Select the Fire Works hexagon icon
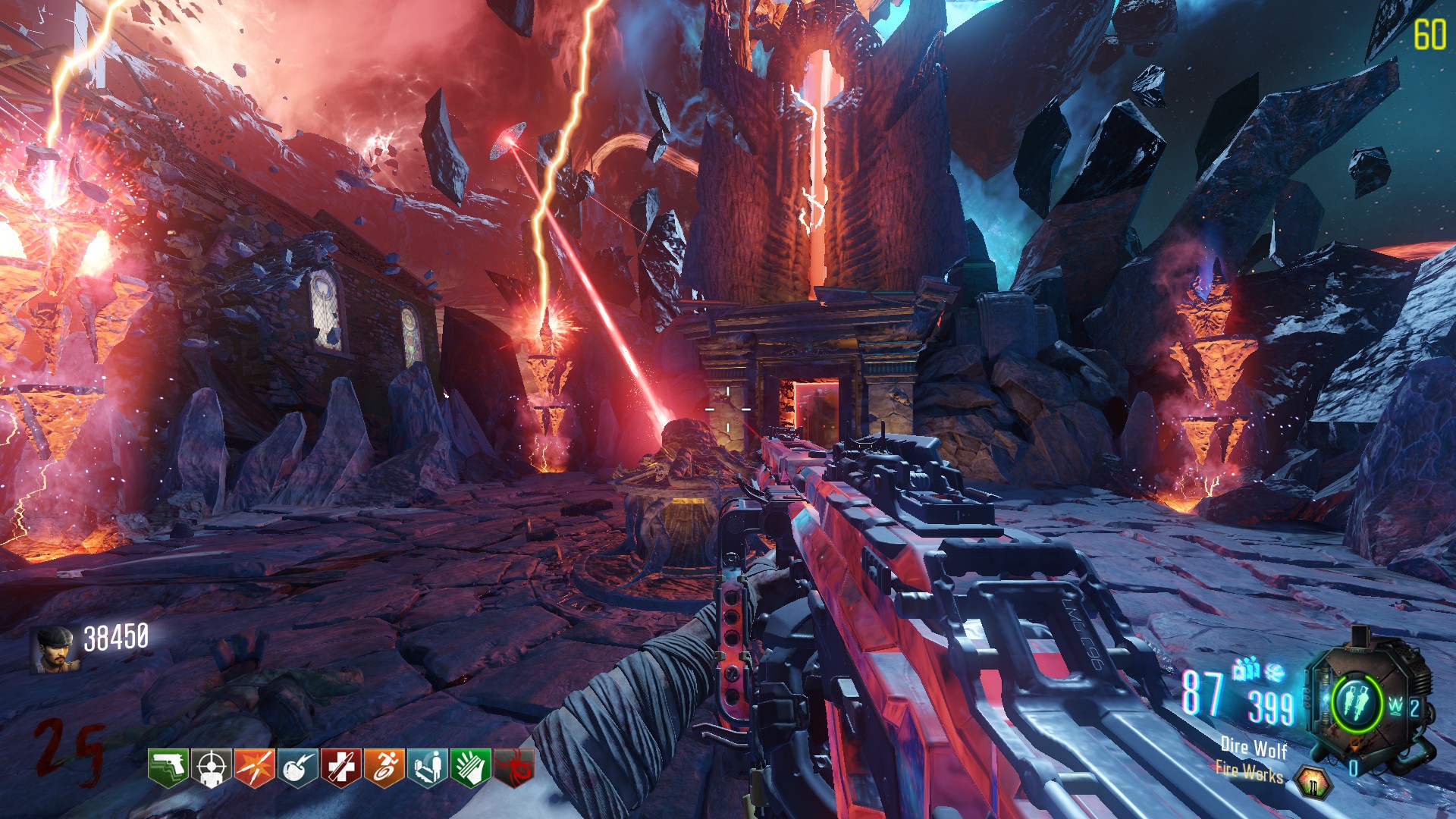 pos(1312,783)
